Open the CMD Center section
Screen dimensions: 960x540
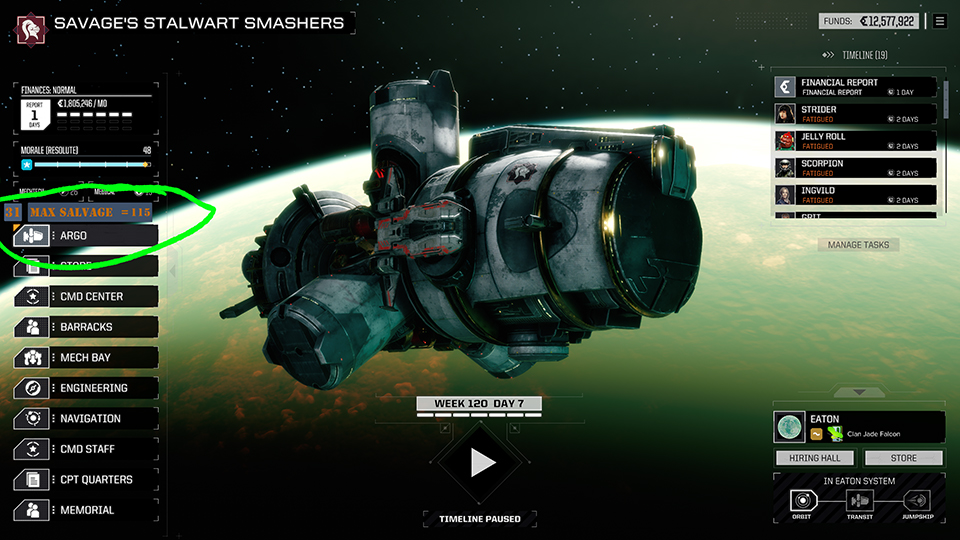86,297
